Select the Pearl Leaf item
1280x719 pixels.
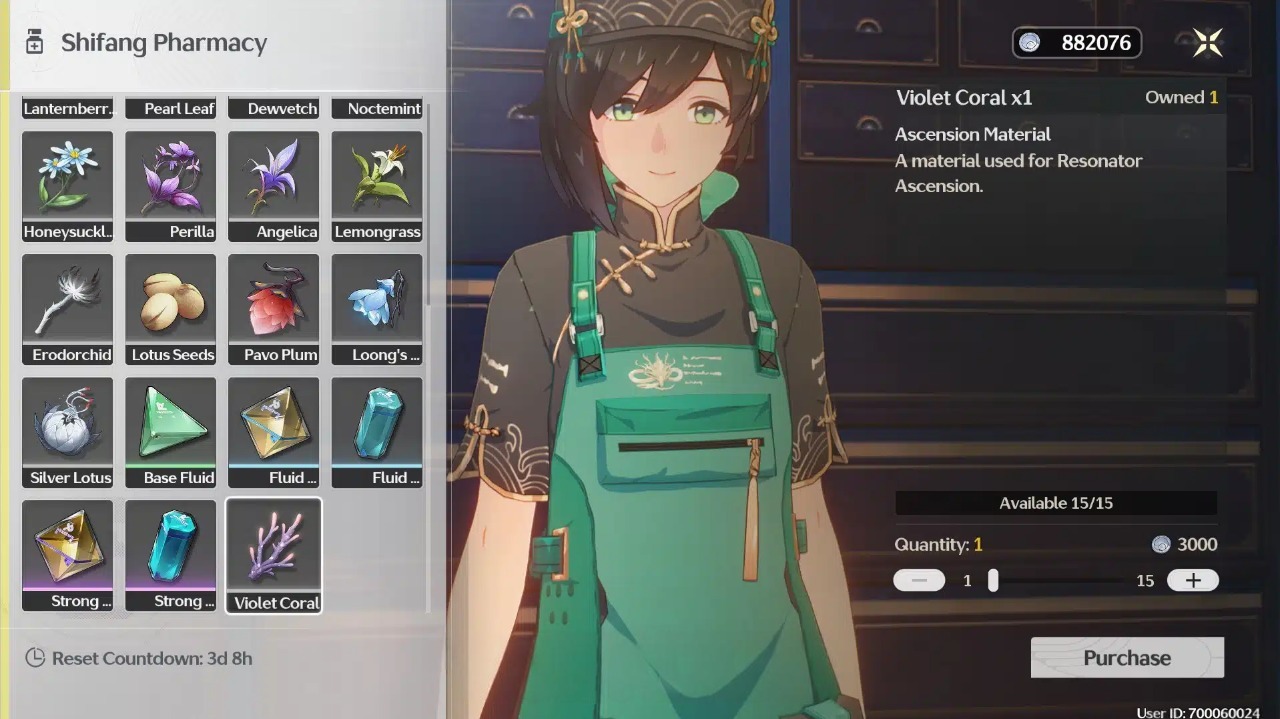click(x=171, y=108)
